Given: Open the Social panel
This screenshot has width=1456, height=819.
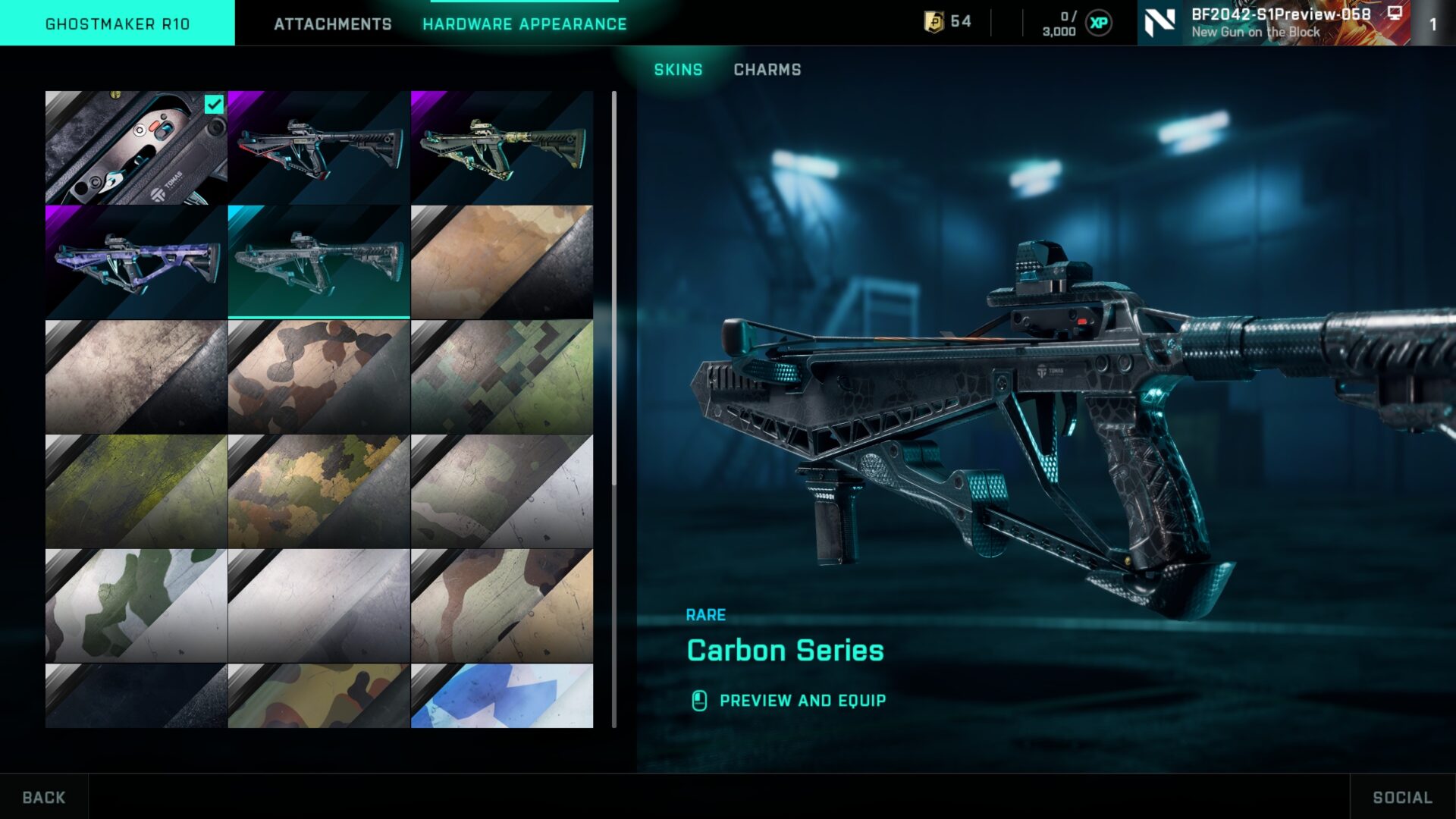Looking at the screenshot, I should coord(1402,797).
